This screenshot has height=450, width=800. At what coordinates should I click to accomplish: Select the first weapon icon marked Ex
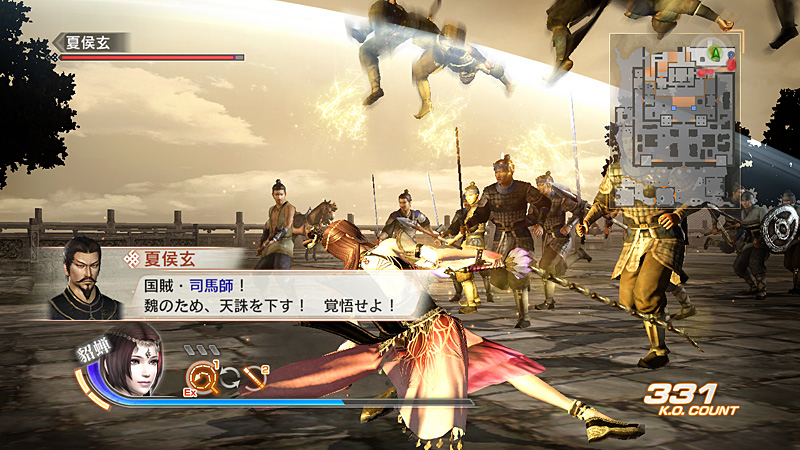tap(201, 377)
